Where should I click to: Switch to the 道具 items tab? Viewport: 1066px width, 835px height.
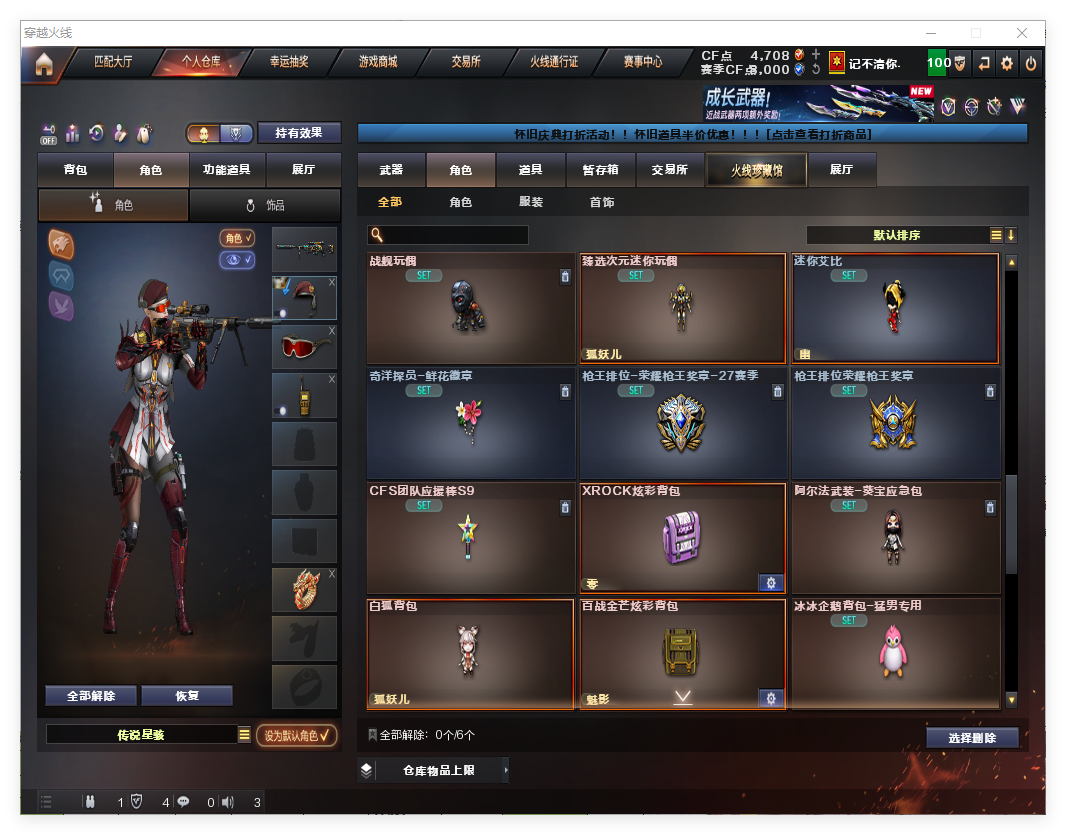coord(530,170)
